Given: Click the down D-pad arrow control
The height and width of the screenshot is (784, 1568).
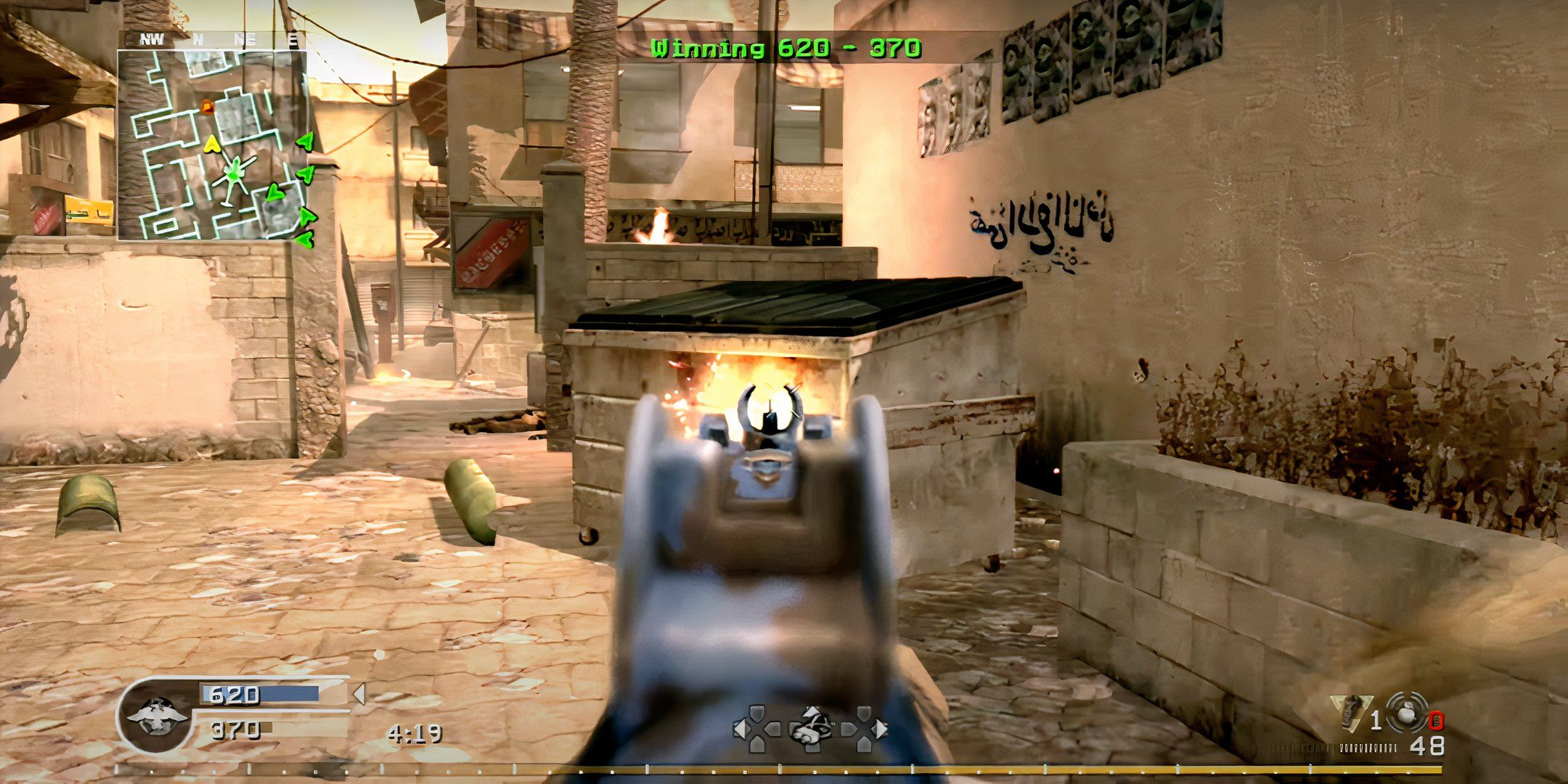Looking at the screenshot, I should click(813, 749).
